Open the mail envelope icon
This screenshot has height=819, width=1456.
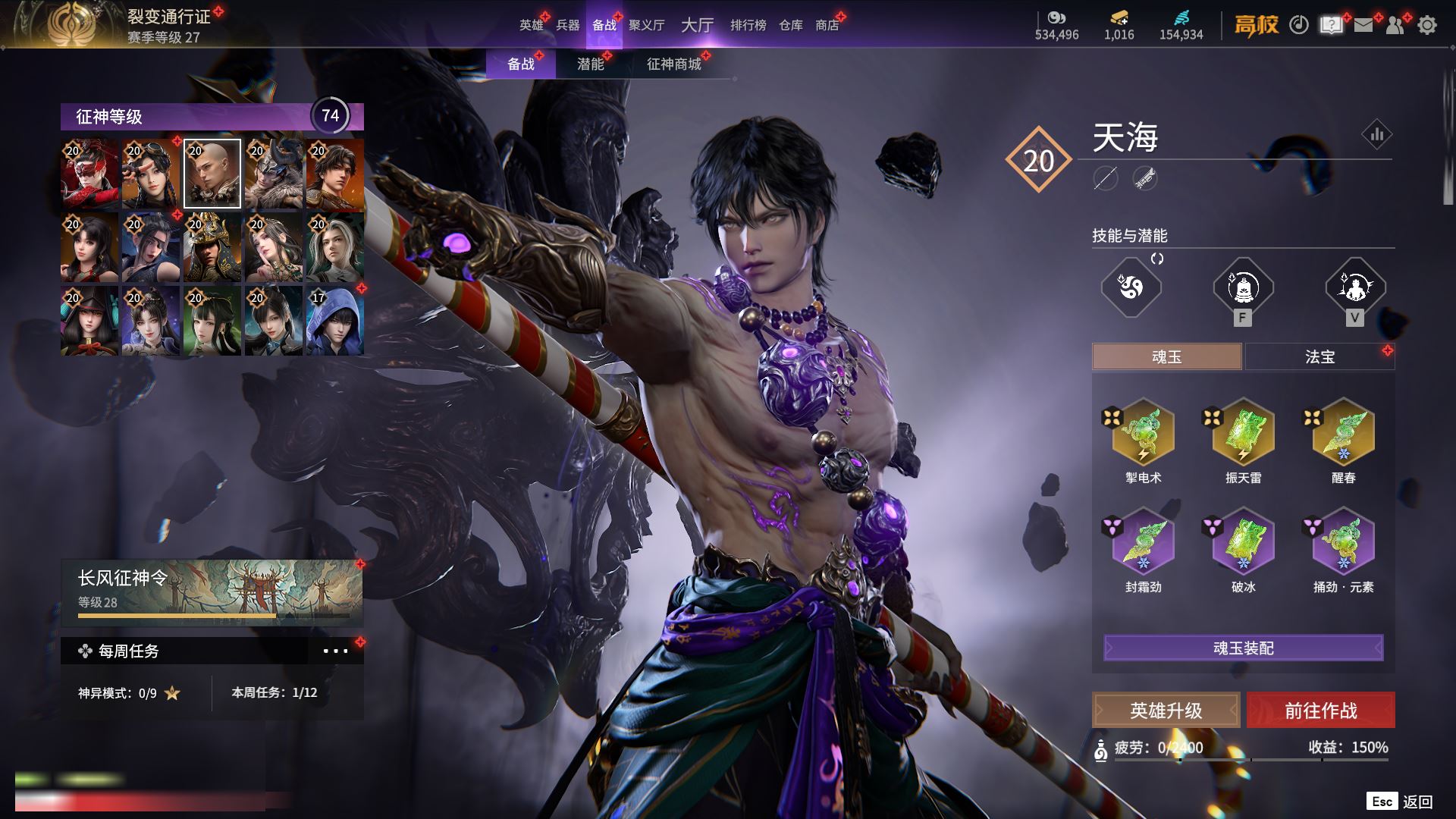click(1363, 25)
